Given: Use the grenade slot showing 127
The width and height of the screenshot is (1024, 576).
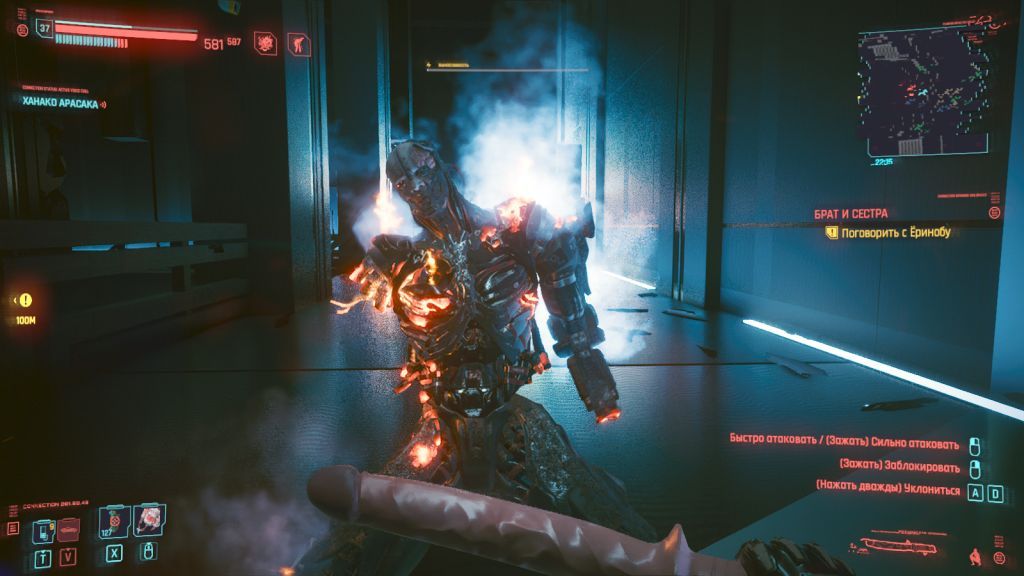Looking at the screenshot, I should (113, 523).
